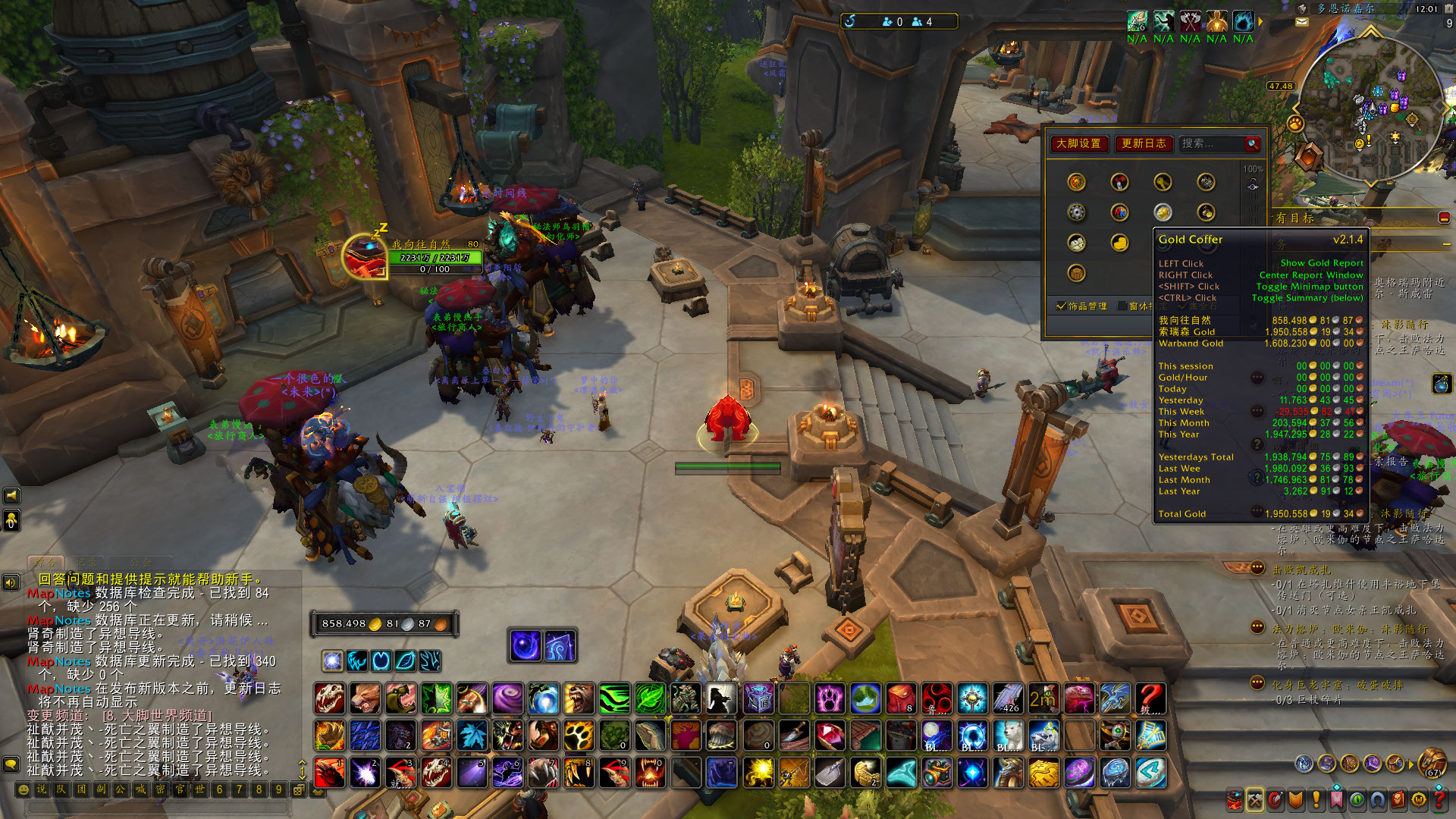This screenshot has height=819, width=1456.
Task: Open the 更新日志 changelog button
Action: pos(1144,143)
